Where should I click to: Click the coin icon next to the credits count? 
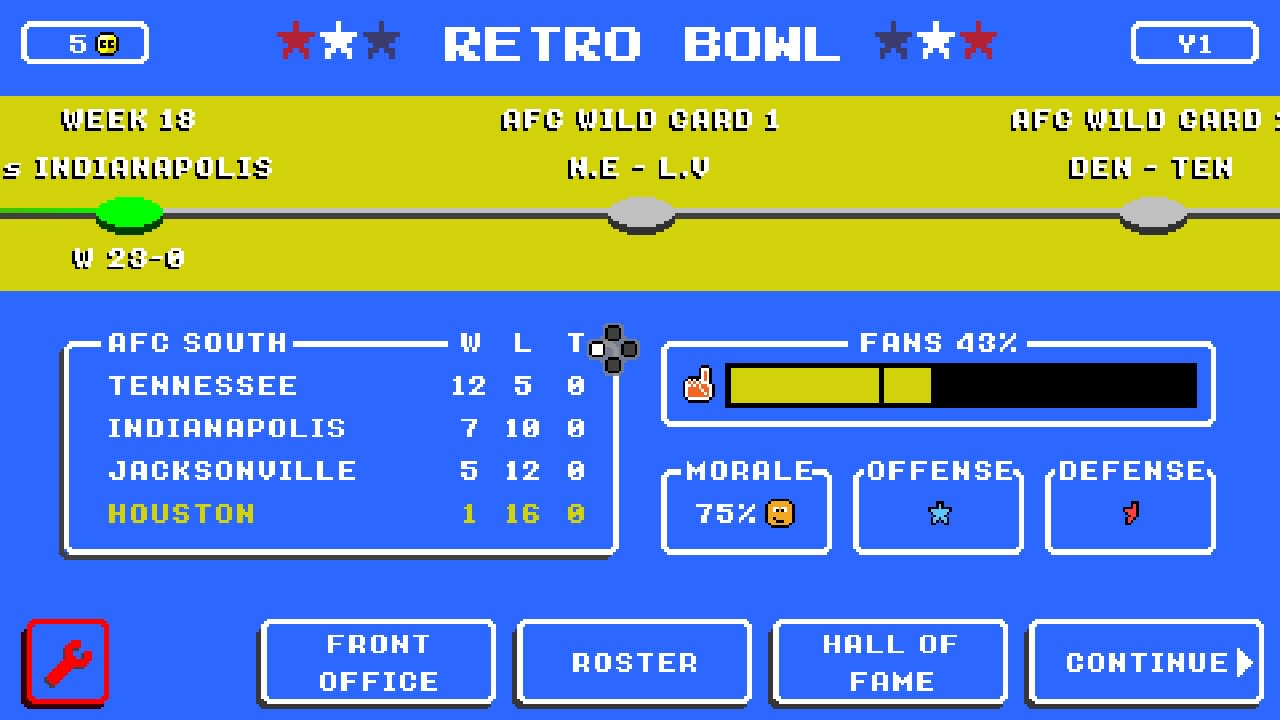[x=107, y=42]
